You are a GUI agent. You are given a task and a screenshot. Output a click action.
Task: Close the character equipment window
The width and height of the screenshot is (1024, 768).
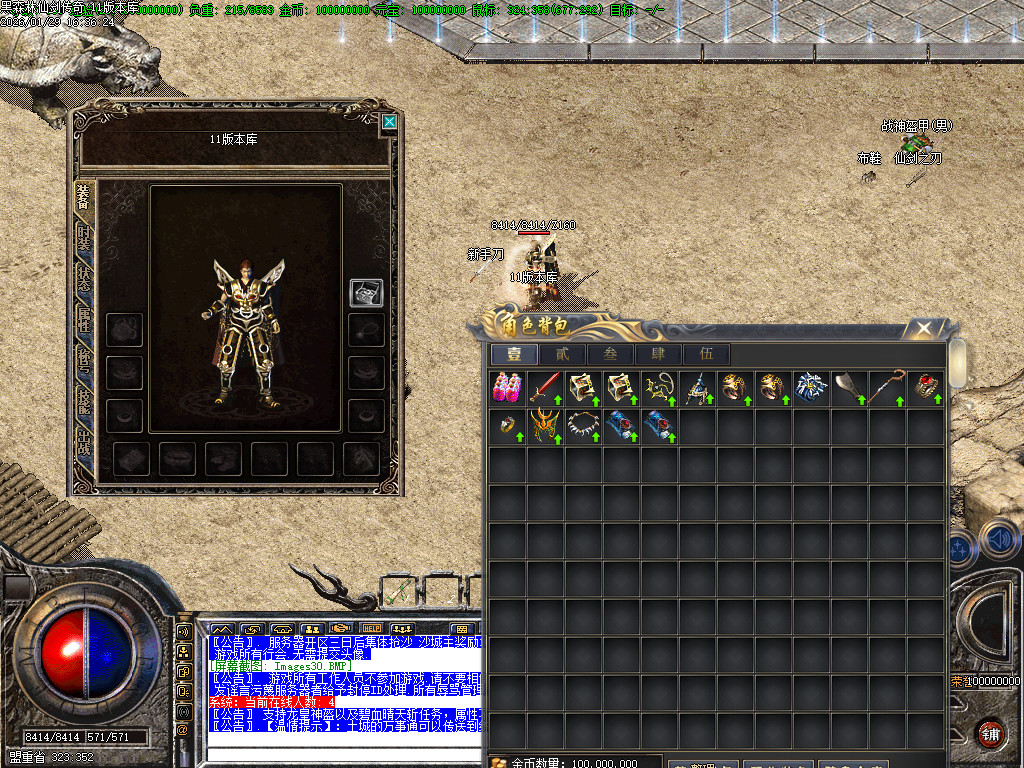(x=389, y=123)
